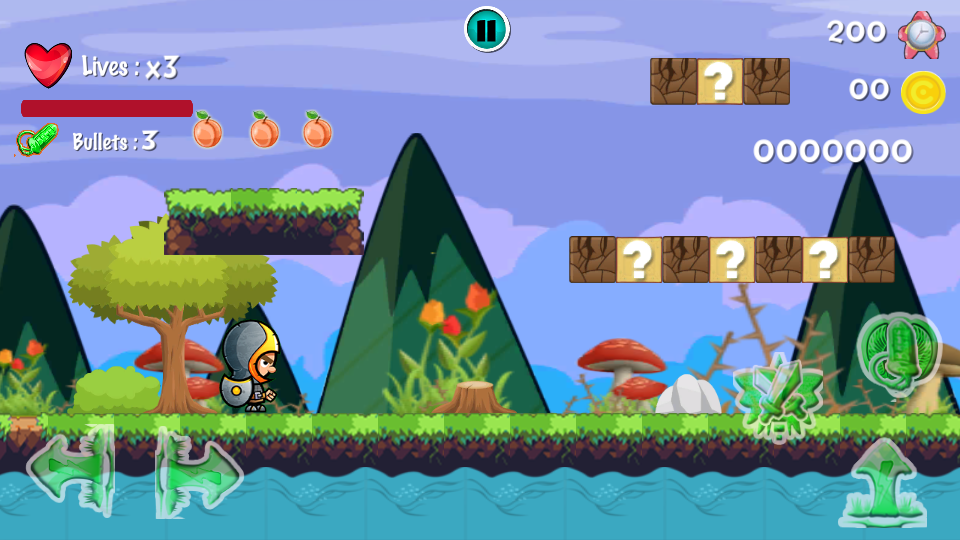The height and width of the screenshot is (540, 960).
Task: Tap the green up-arrow jump button
Action: [883, 484]
